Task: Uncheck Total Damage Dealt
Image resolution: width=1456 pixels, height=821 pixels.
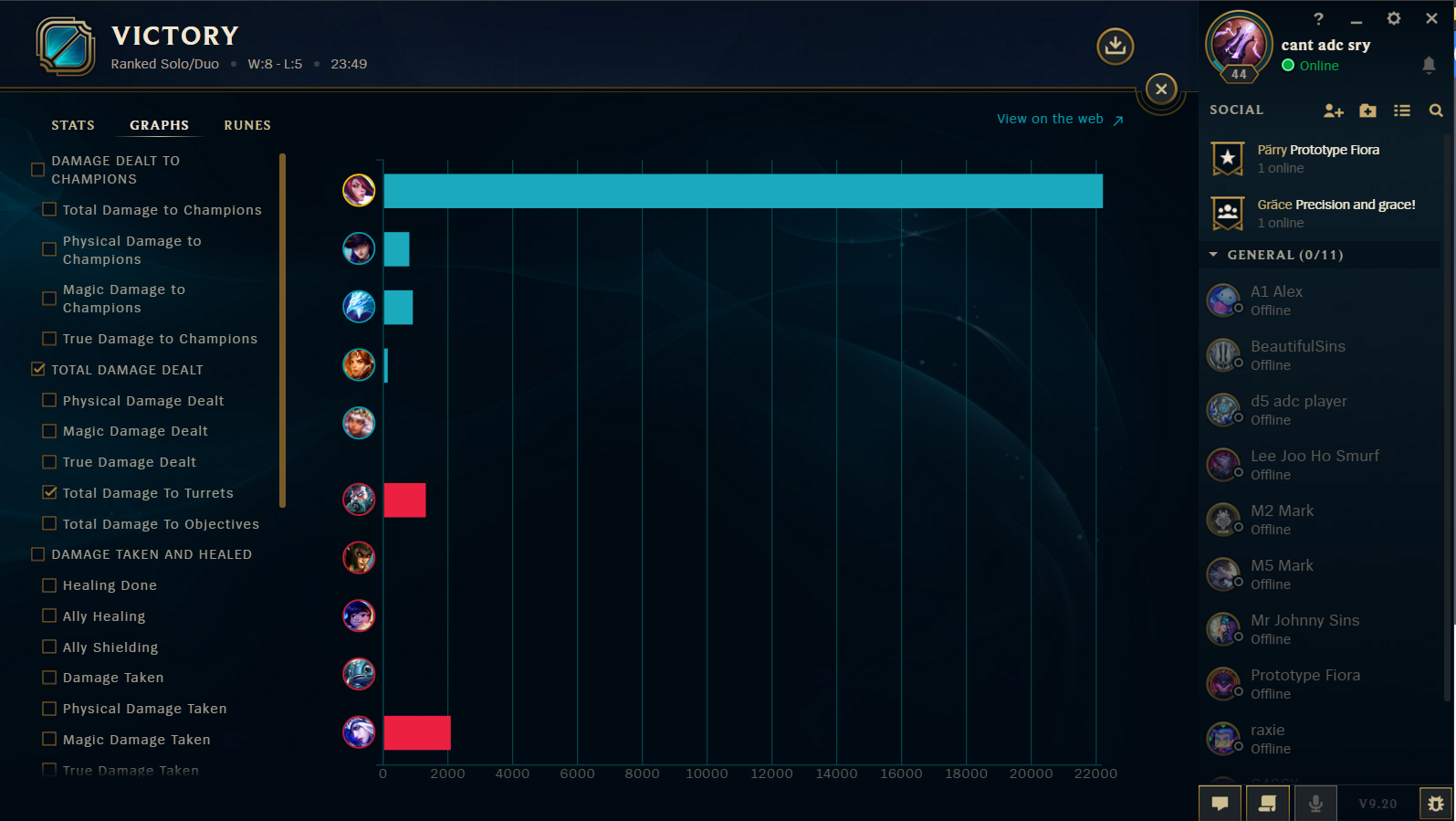Action: [37, 370]
